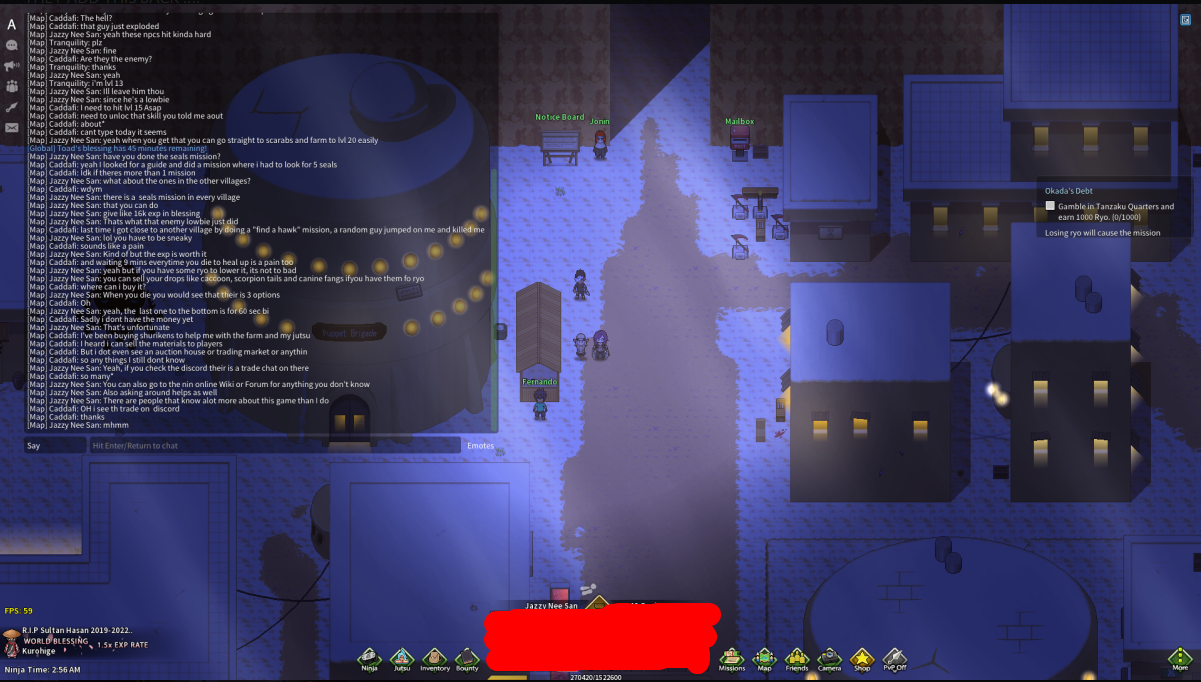Switch to the megaphone chat tab
Viewport: 1201px width, 682px height.
point(12,66)
